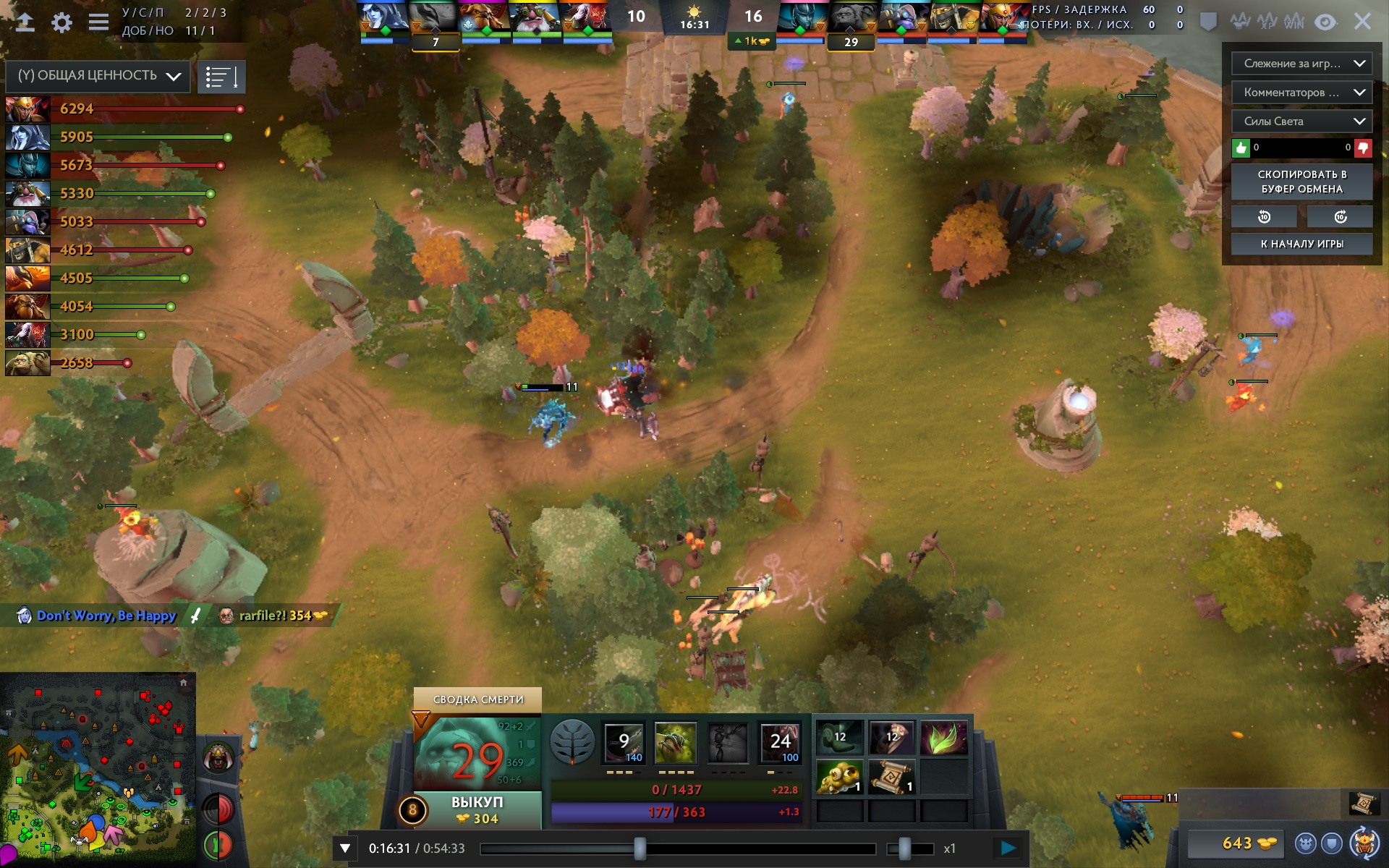The width and height of the screenshot is (1389, 868).
Task: Select Sniper portrait in top bar
Action: pos(535,17)
